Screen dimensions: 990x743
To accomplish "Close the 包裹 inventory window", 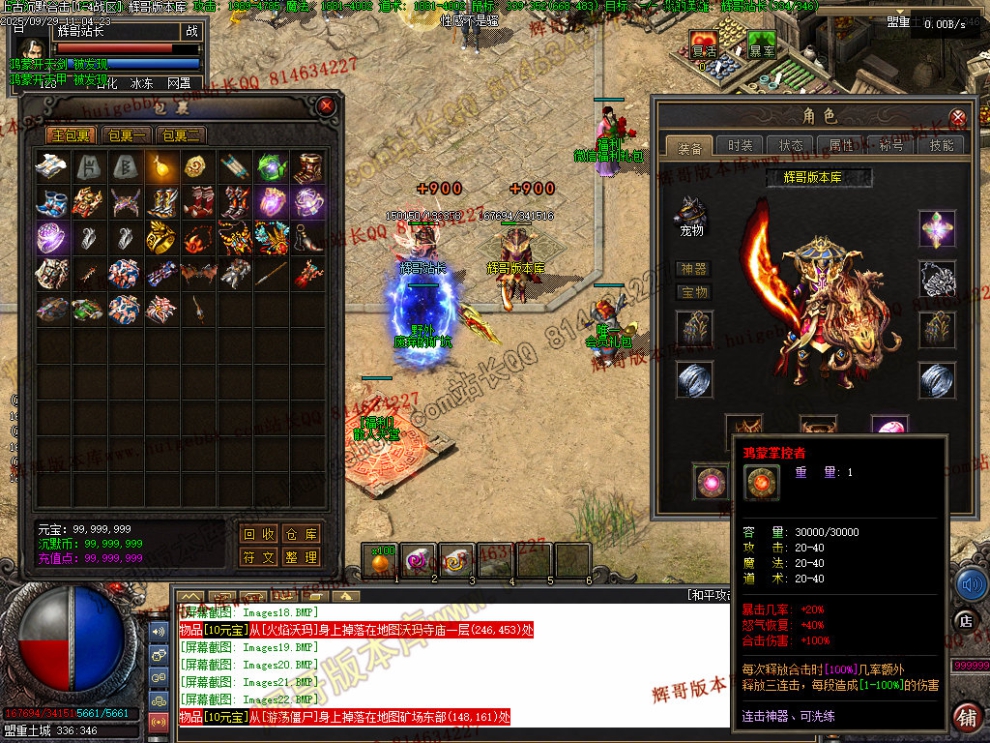I will [x=325, y=105].
